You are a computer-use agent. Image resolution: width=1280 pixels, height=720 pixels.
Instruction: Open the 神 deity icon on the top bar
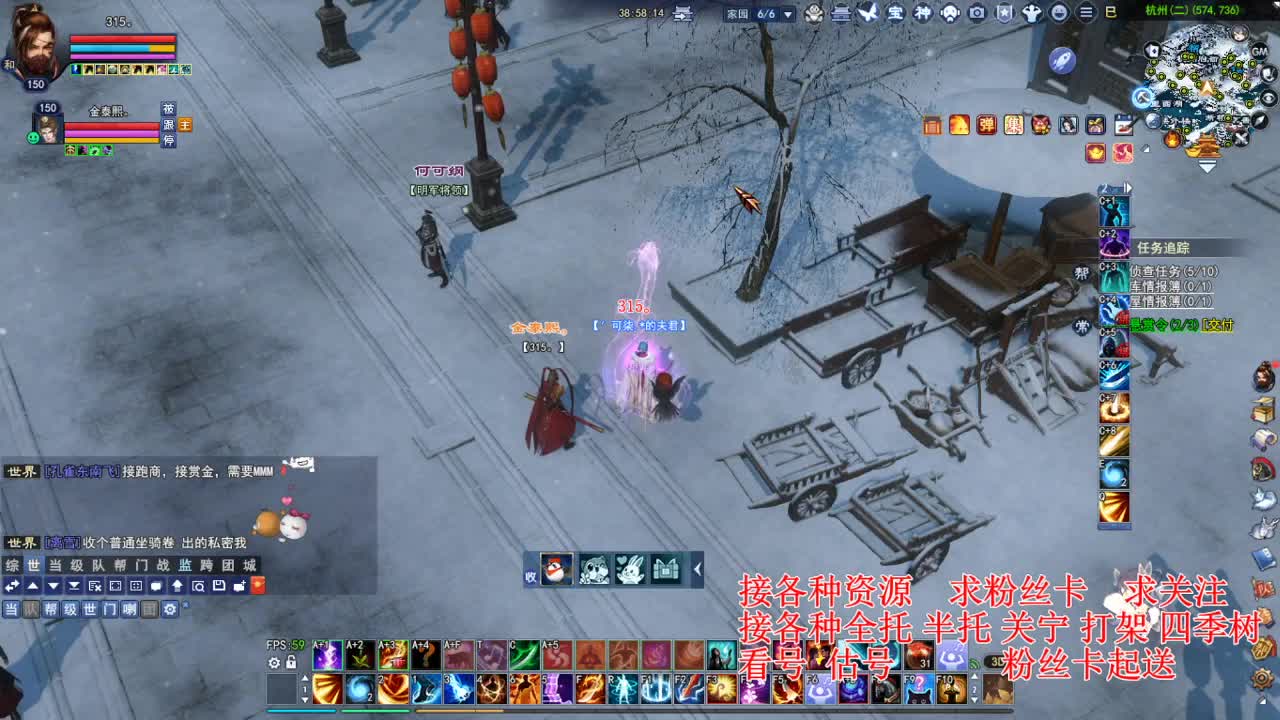923,14
